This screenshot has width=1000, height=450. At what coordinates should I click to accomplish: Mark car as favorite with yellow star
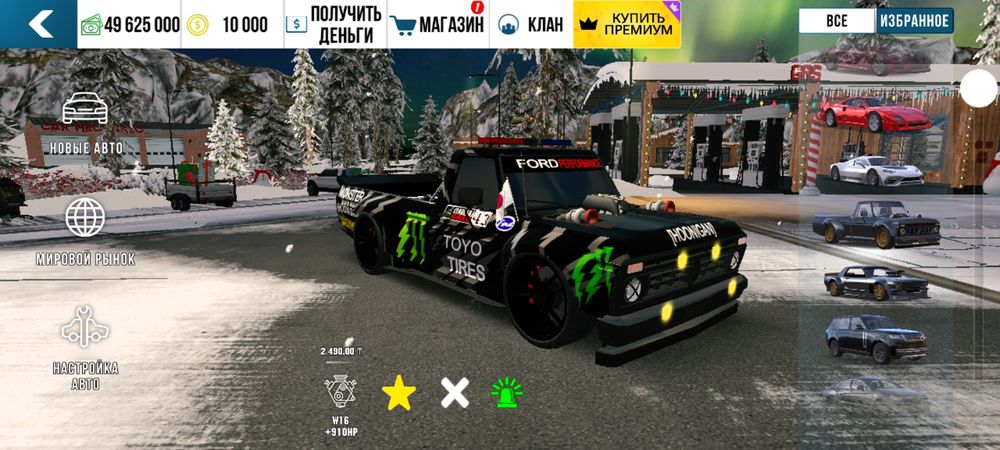[398, 393]
